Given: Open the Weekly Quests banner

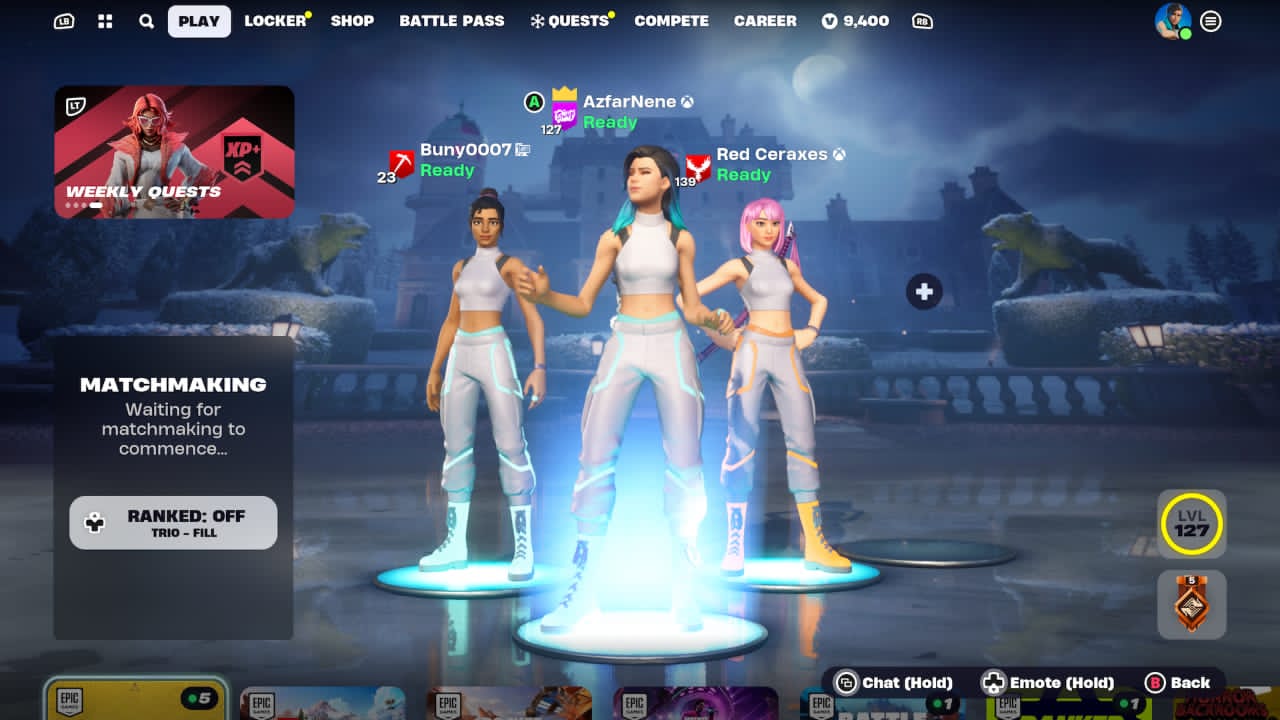Looking at the screenshot, I should click(x=174, y=152).
